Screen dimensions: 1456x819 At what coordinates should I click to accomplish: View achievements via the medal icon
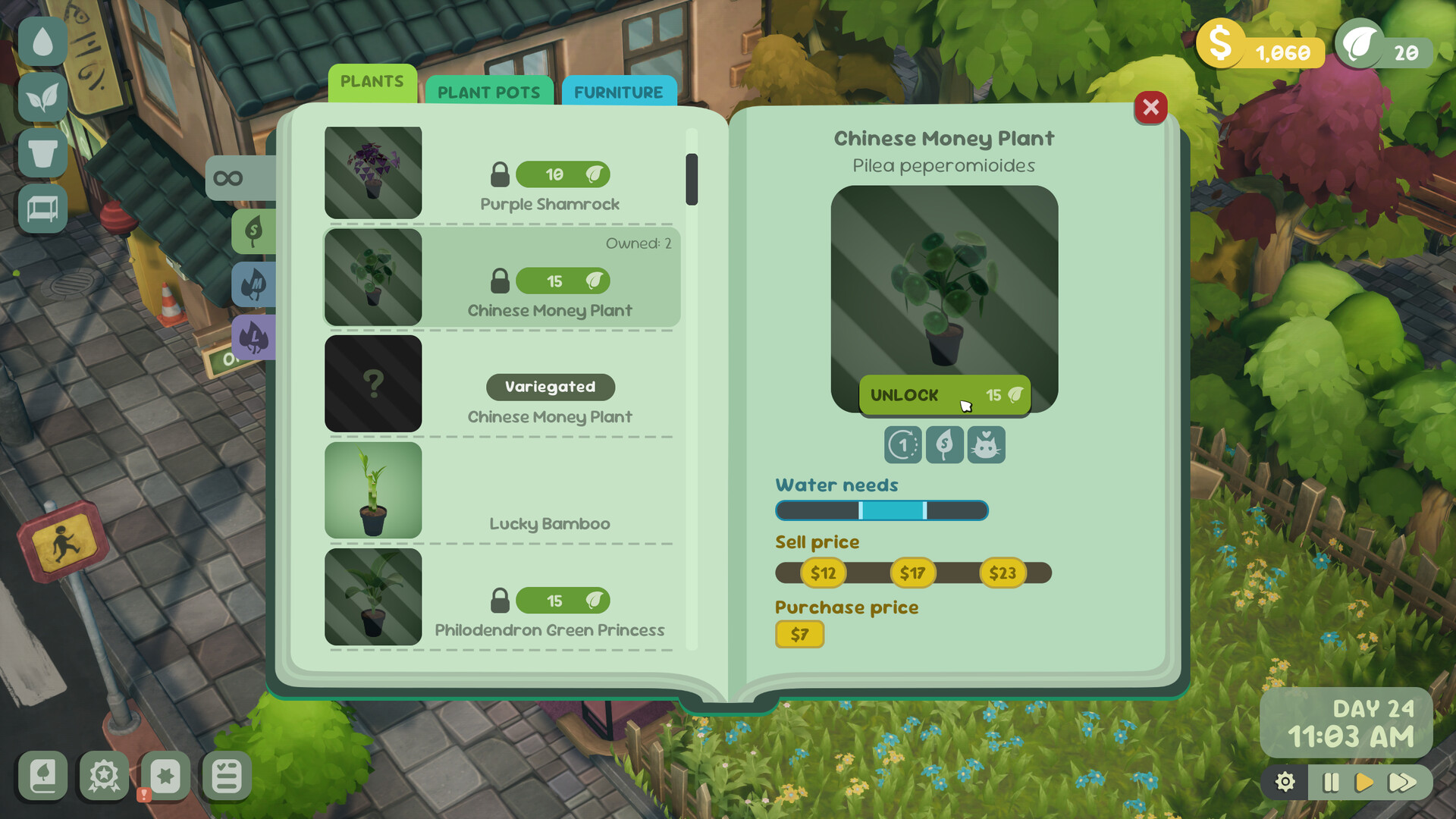click(105, 777)
